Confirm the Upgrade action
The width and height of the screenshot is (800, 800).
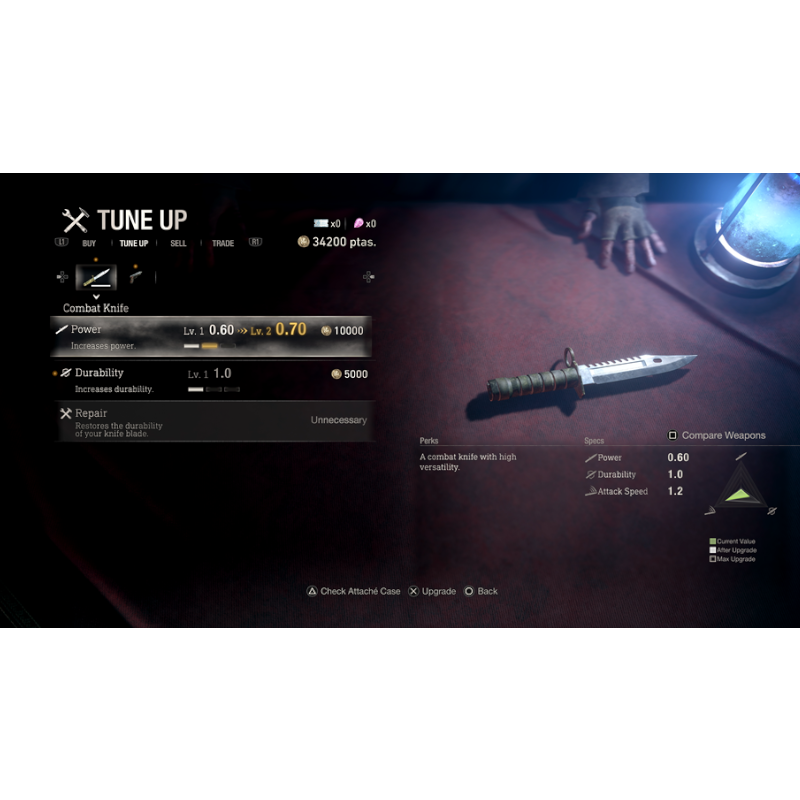[432, 591]
